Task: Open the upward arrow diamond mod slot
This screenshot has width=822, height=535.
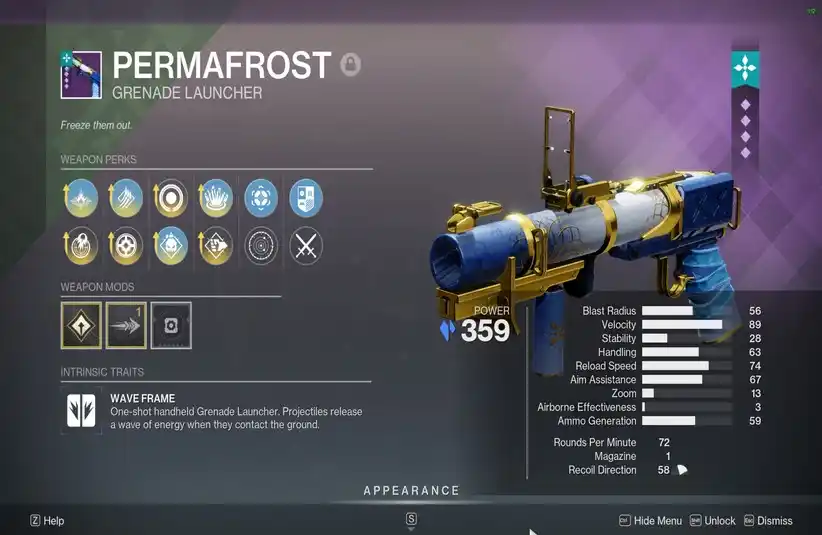Action: 81,326
